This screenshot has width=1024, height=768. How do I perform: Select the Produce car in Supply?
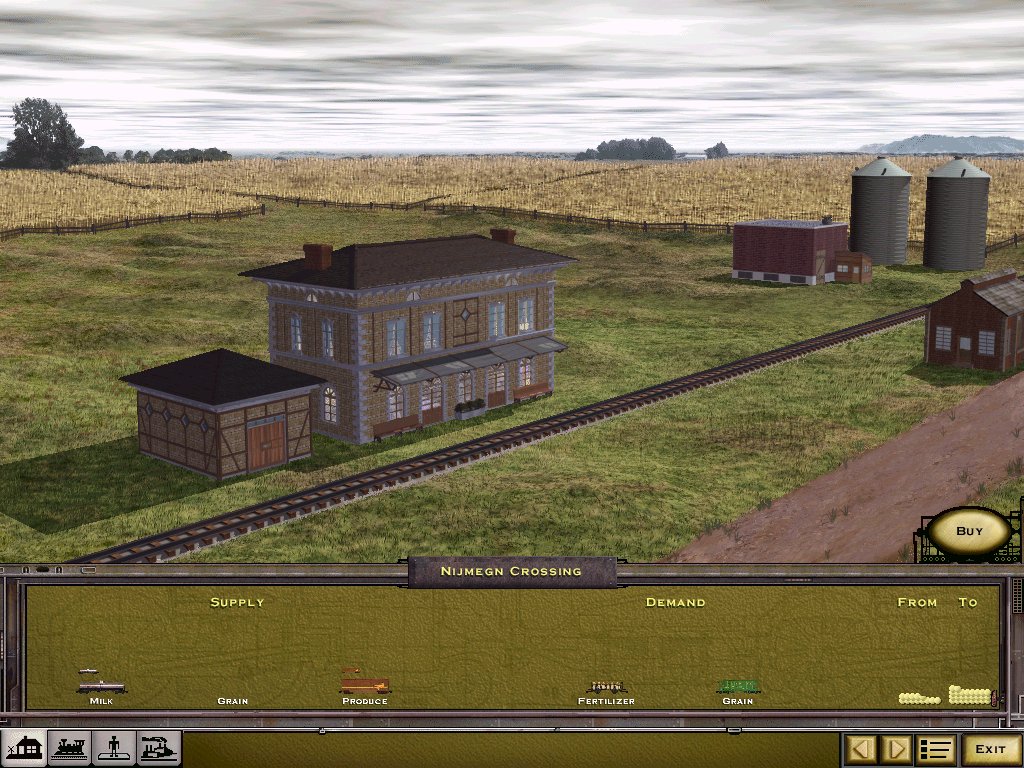coord(365,686)
